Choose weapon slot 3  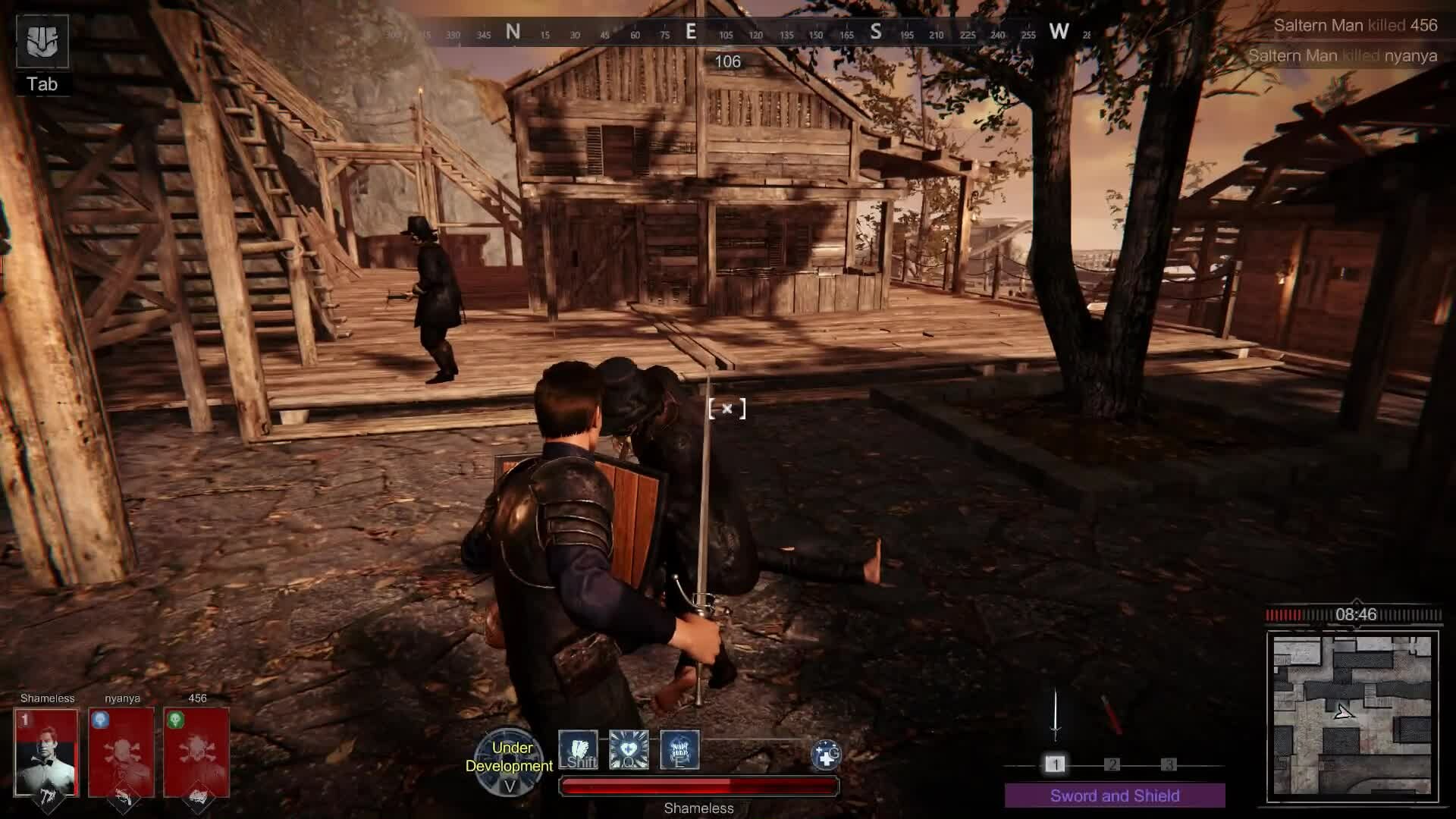[1169, 764]
